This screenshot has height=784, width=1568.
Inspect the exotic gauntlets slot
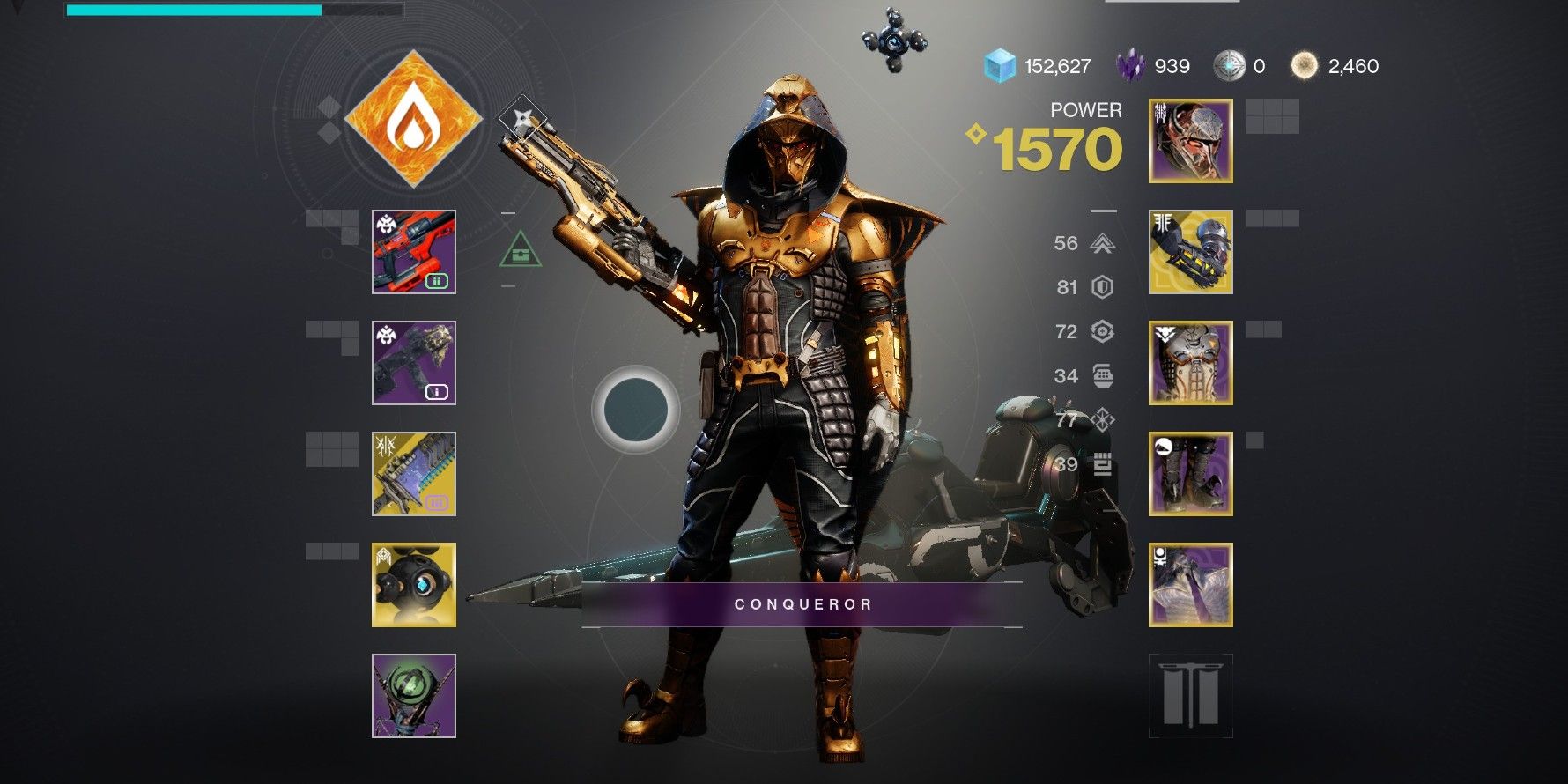pyautogui.click(x=1191, y=252)
